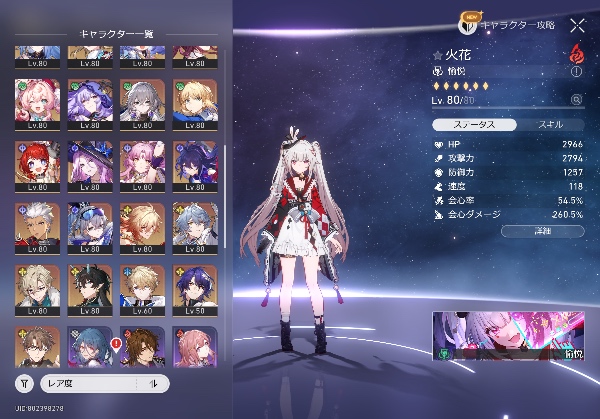
Task: Pick the red-haired character portrait
Action: click(34, 163)
